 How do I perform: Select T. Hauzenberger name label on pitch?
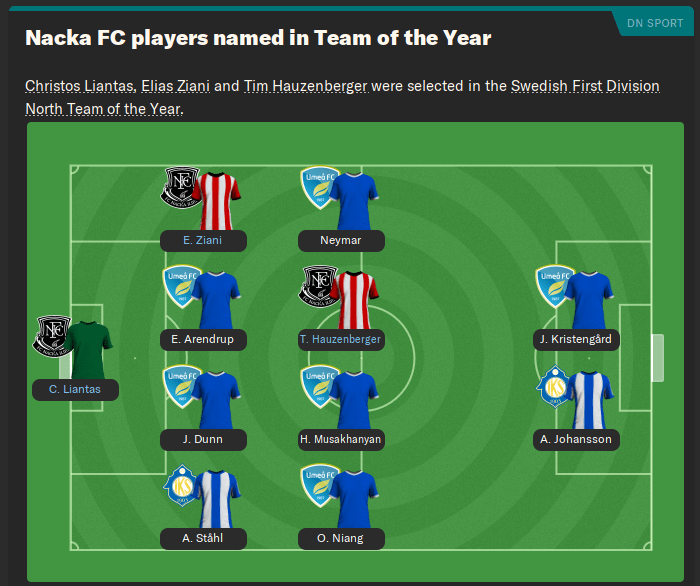pyautogui.click(x=341, y=339)
